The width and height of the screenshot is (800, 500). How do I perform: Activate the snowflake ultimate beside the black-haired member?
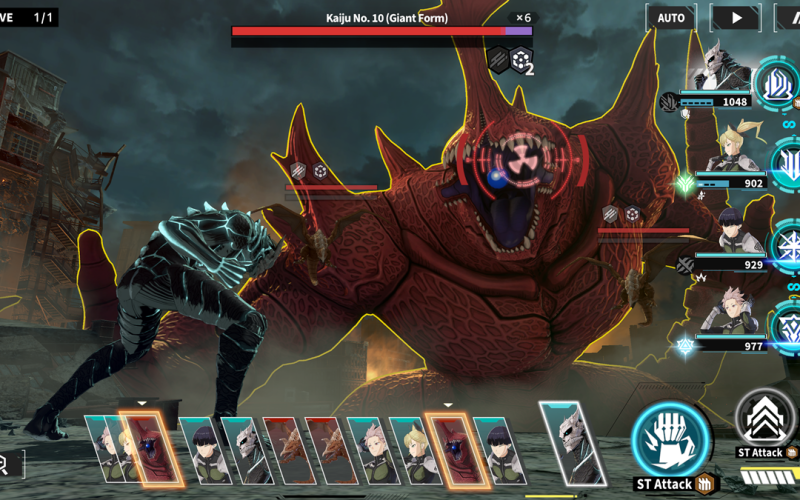tap(785, 246)
